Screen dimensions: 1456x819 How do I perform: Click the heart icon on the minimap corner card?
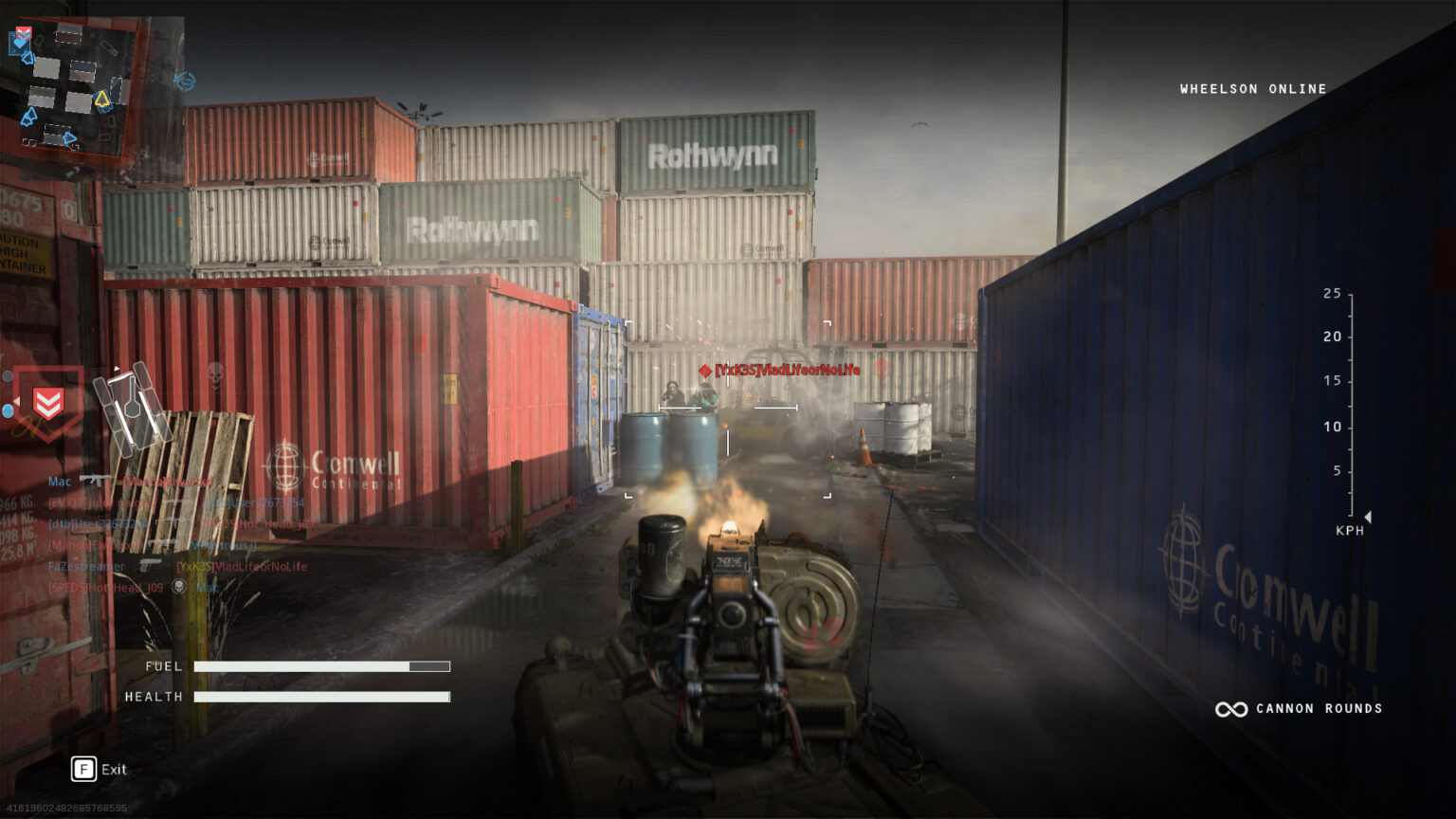(x=21, y=43)
